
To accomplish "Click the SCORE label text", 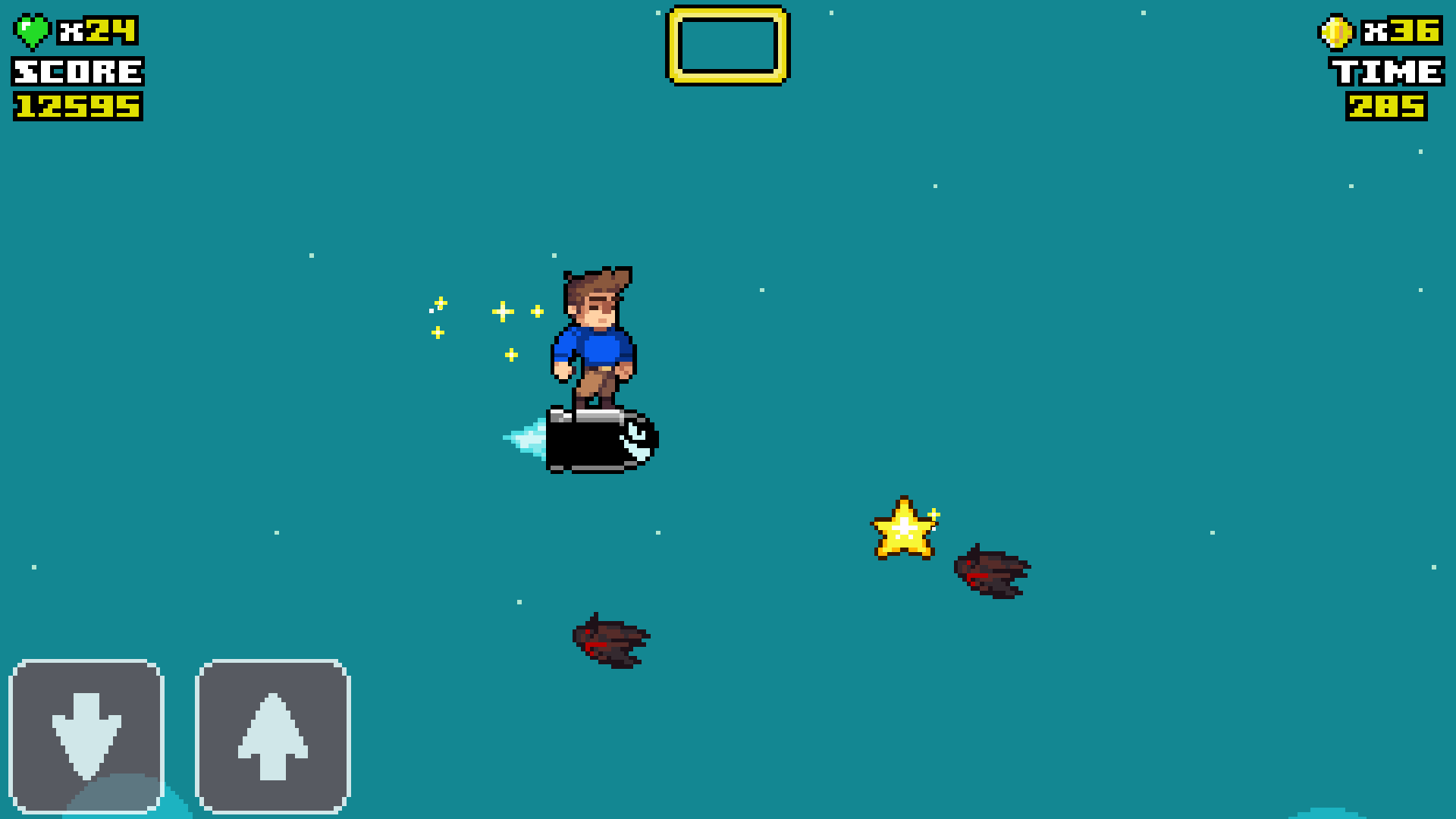I will point(76,72).
